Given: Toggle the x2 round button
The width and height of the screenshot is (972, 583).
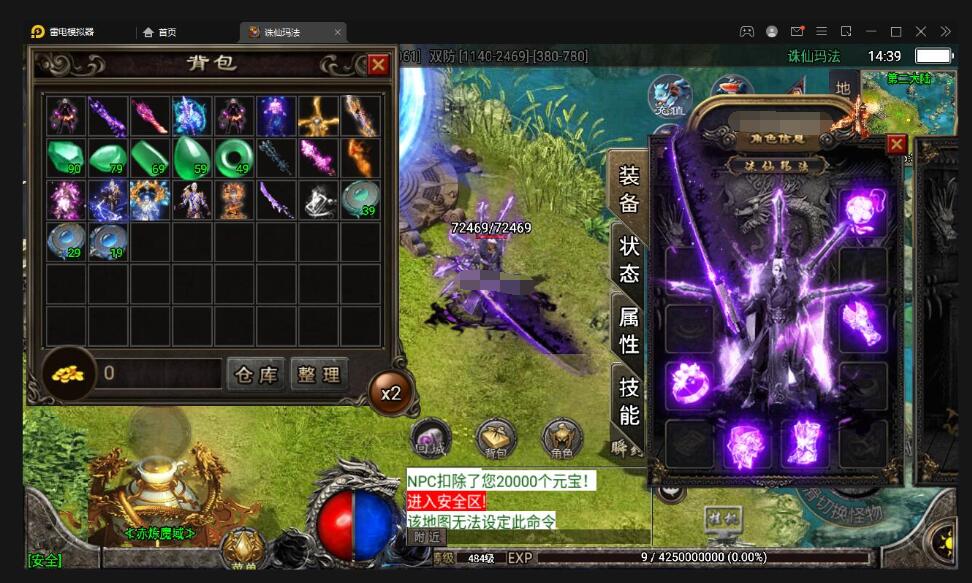Looking at the screenshot, I should point(390,392).
